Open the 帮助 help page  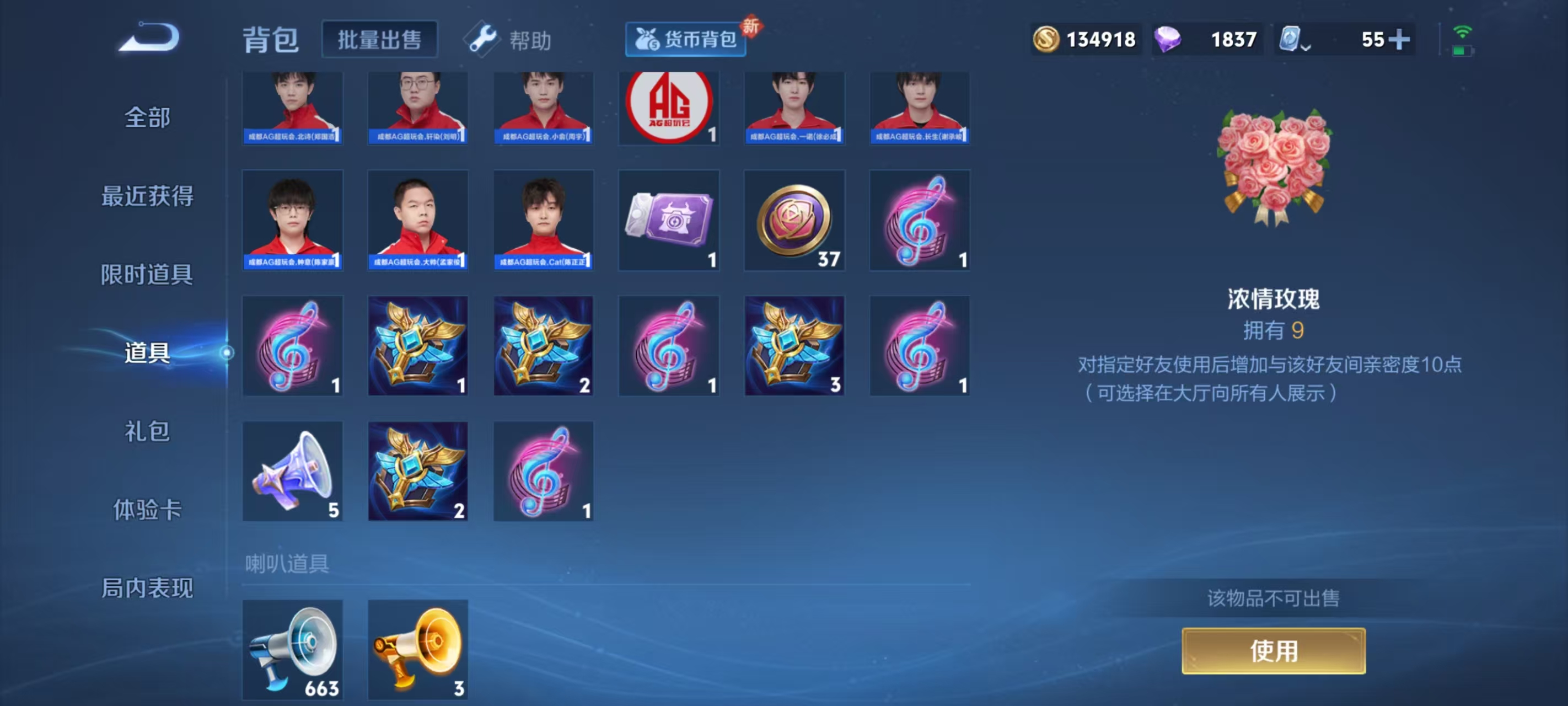tap(509, 40)
